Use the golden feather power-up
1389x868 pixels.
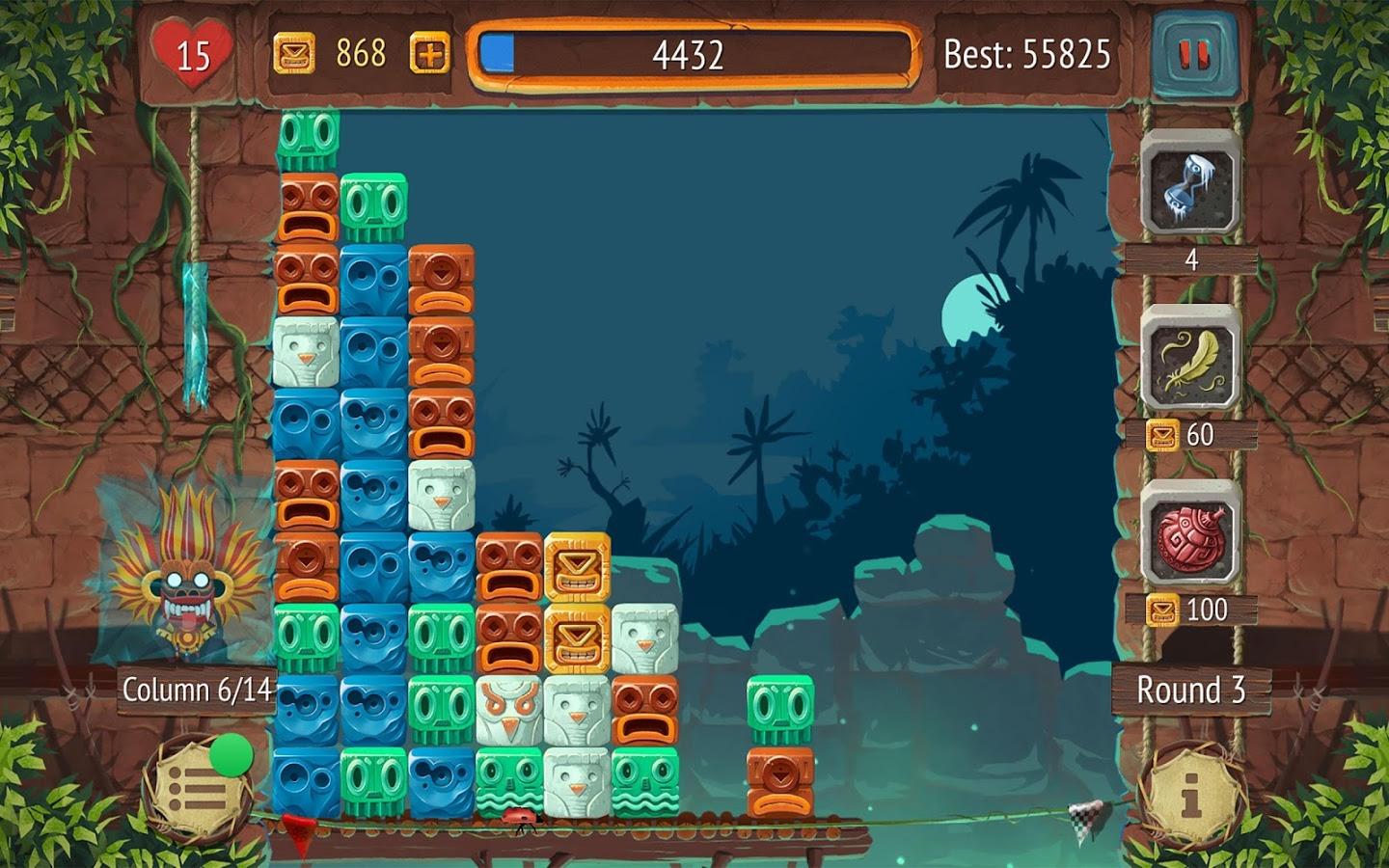(1190, 361)
